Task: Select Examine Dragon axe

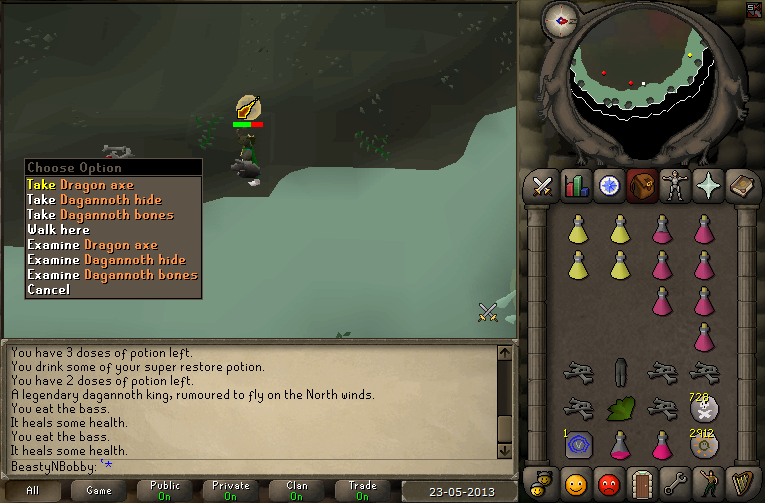Action: 92,245
